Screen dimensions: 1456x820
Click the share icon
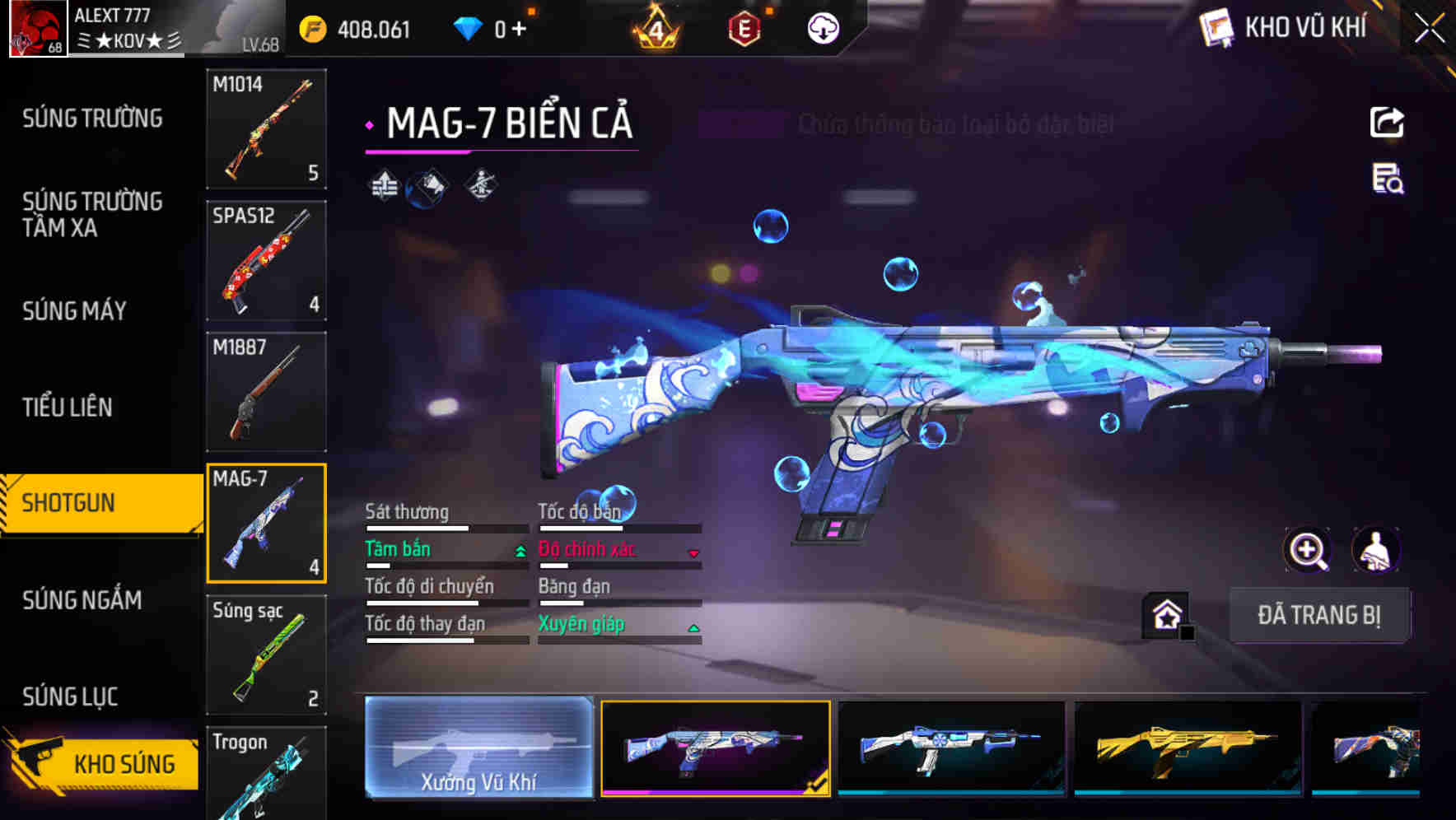pyautogui.click(x=1387, y=123)
